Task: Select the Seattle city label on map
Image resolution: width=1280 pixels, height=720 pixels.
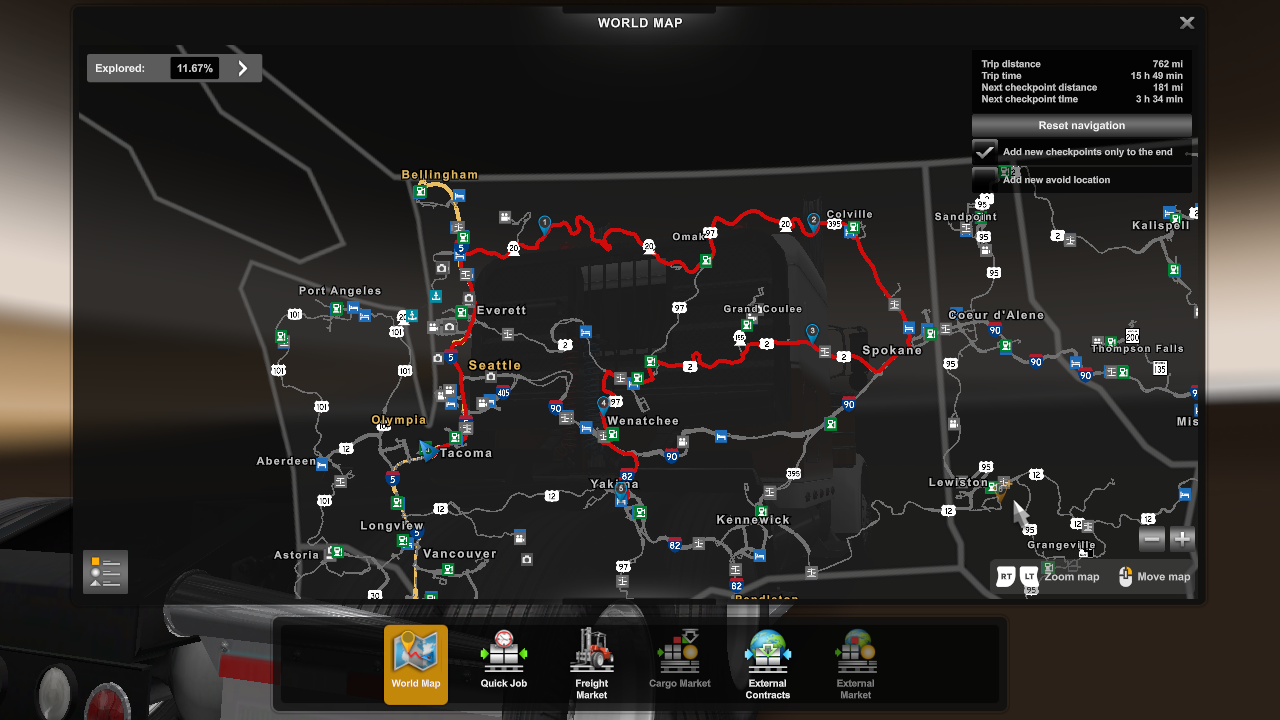Action: [x=495, y=365]
